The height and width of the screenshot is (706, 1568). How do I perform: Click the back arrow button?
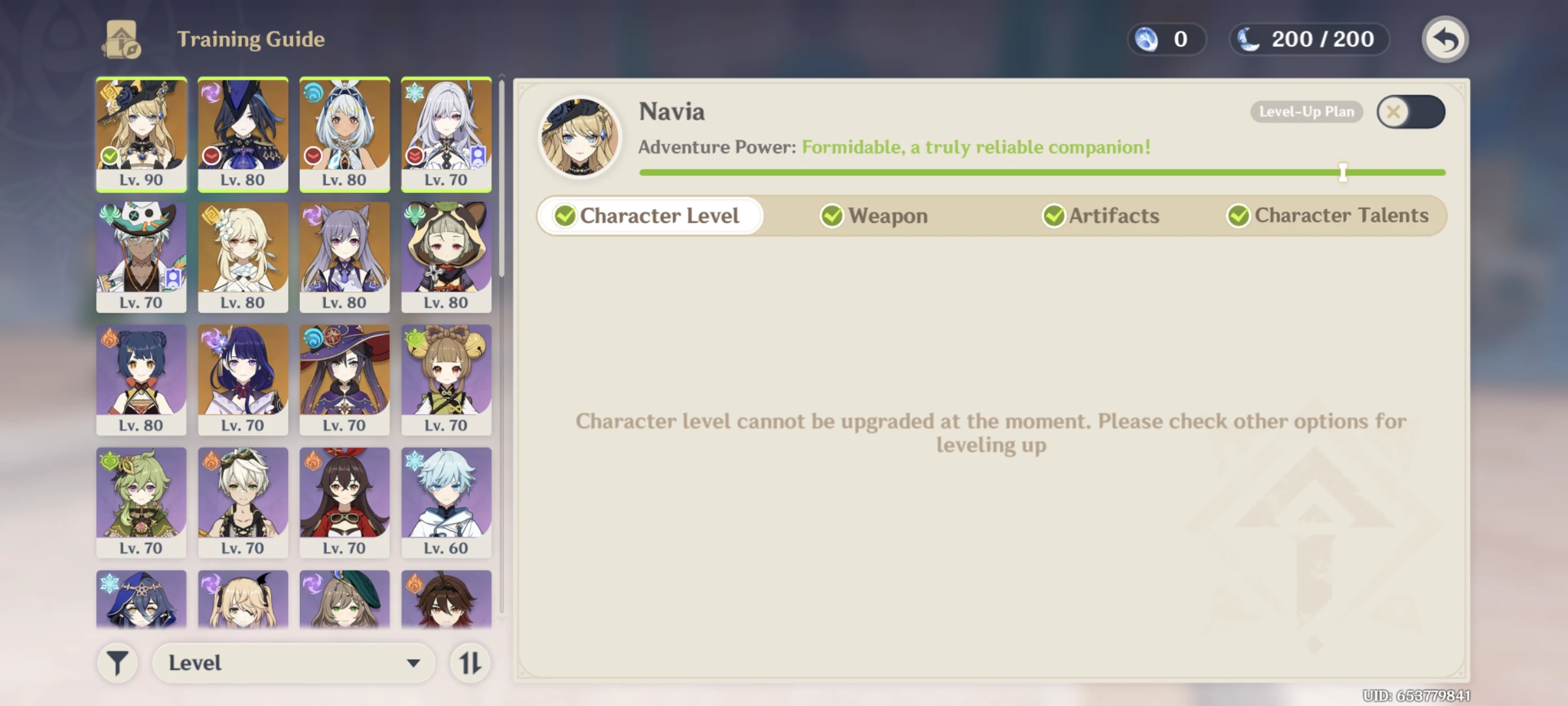pyautogui.click(x=1445, y=39)
